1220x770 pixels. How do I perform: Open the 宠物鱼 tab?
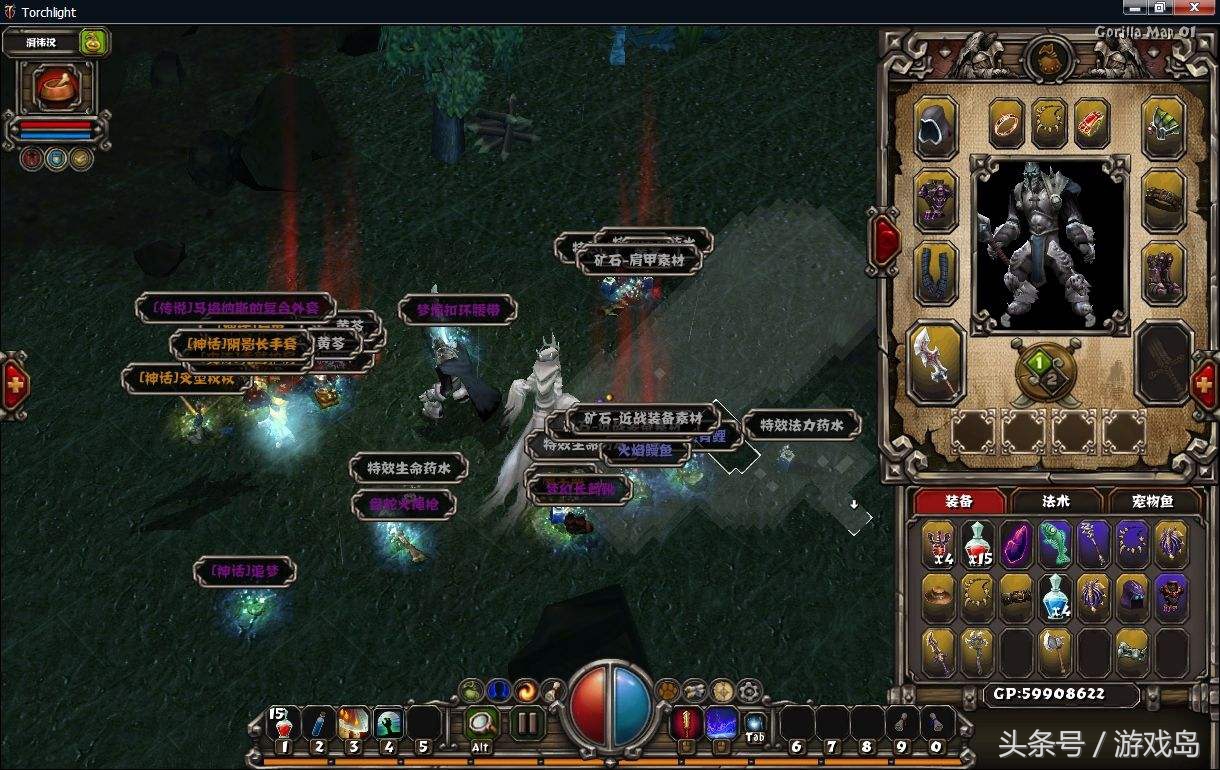point(1152,501)
